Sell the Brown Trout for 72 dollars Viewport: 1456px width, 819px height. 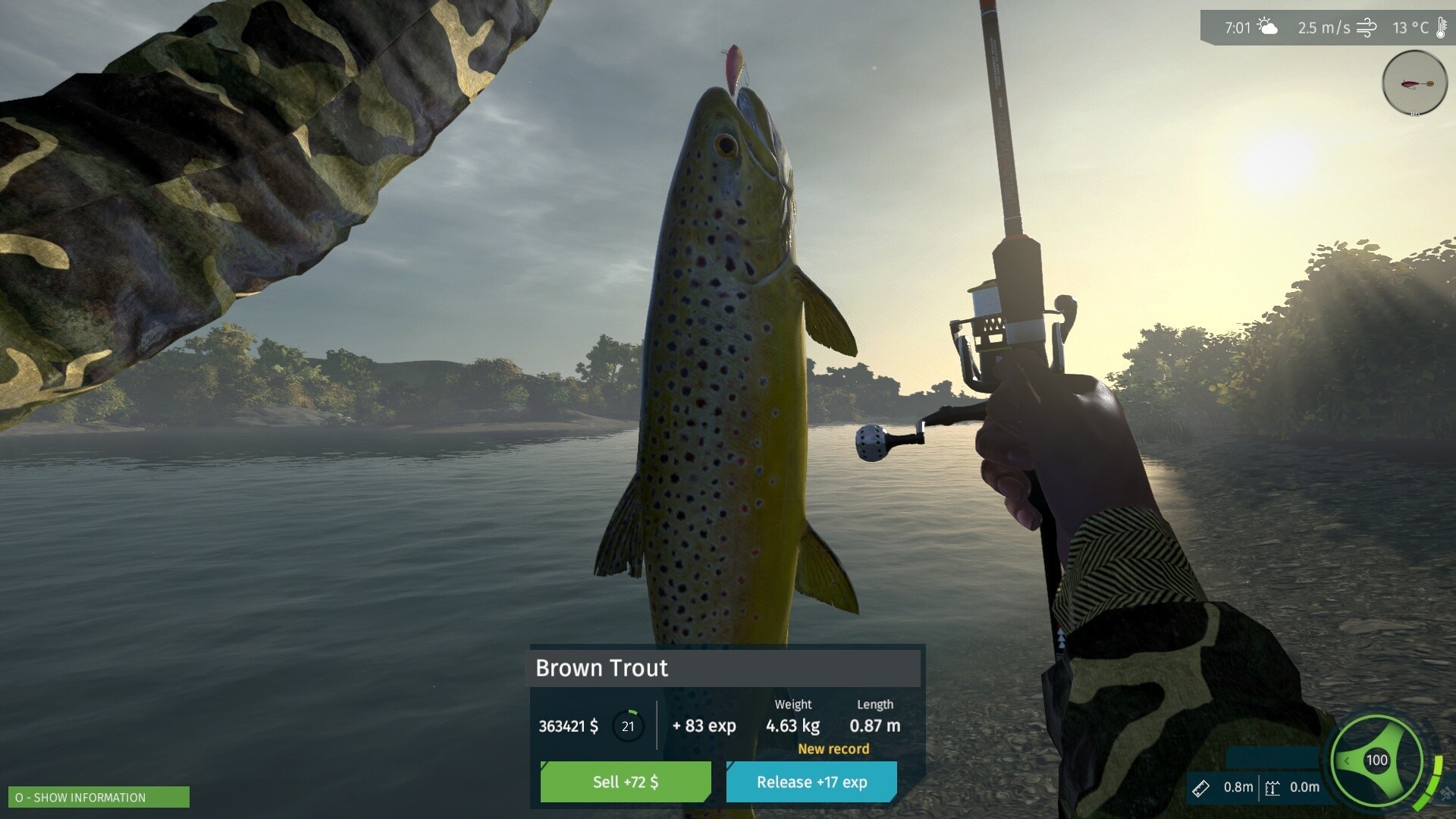[x=626, y=782]
